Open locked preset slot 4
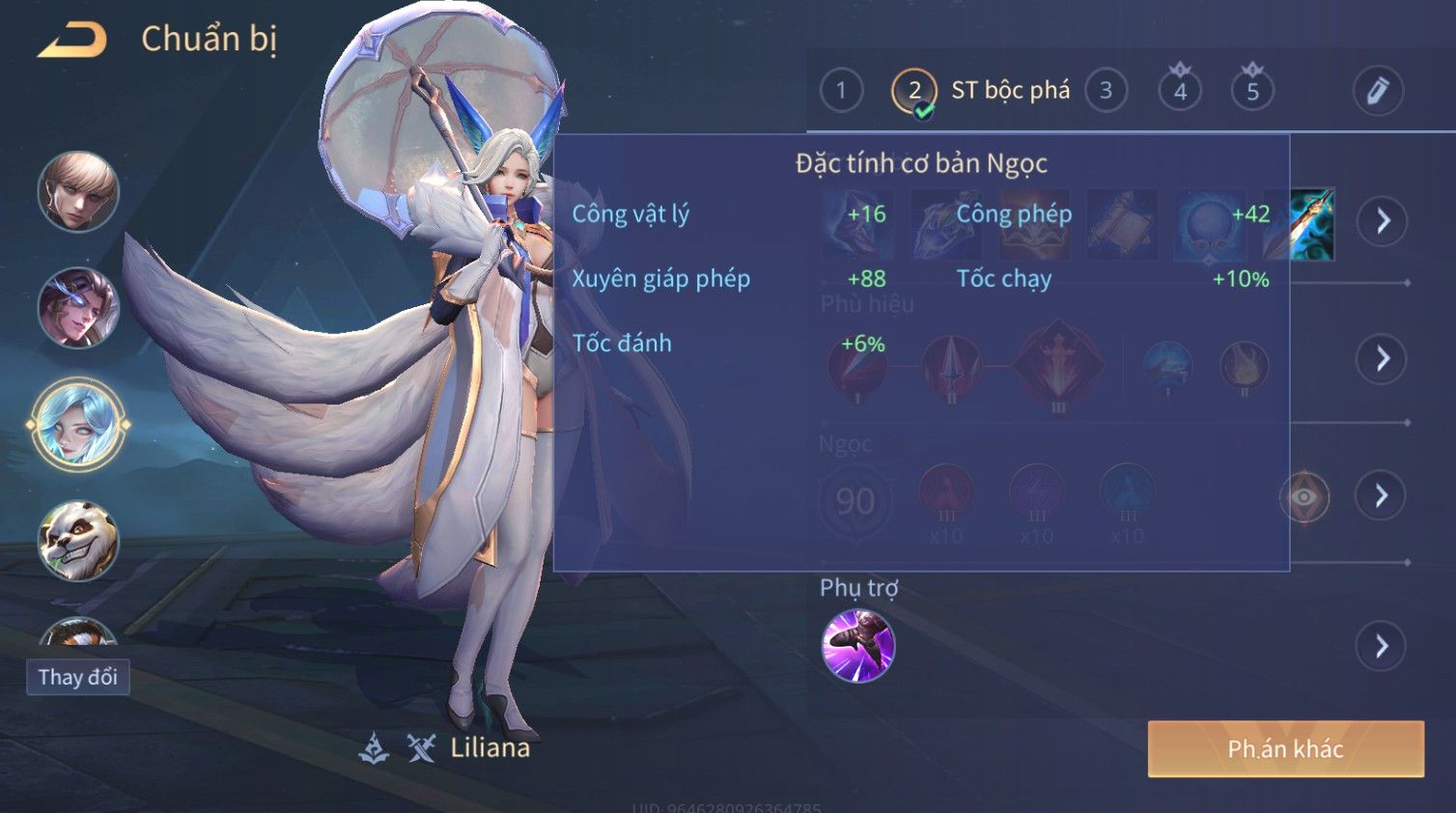 1180,91
